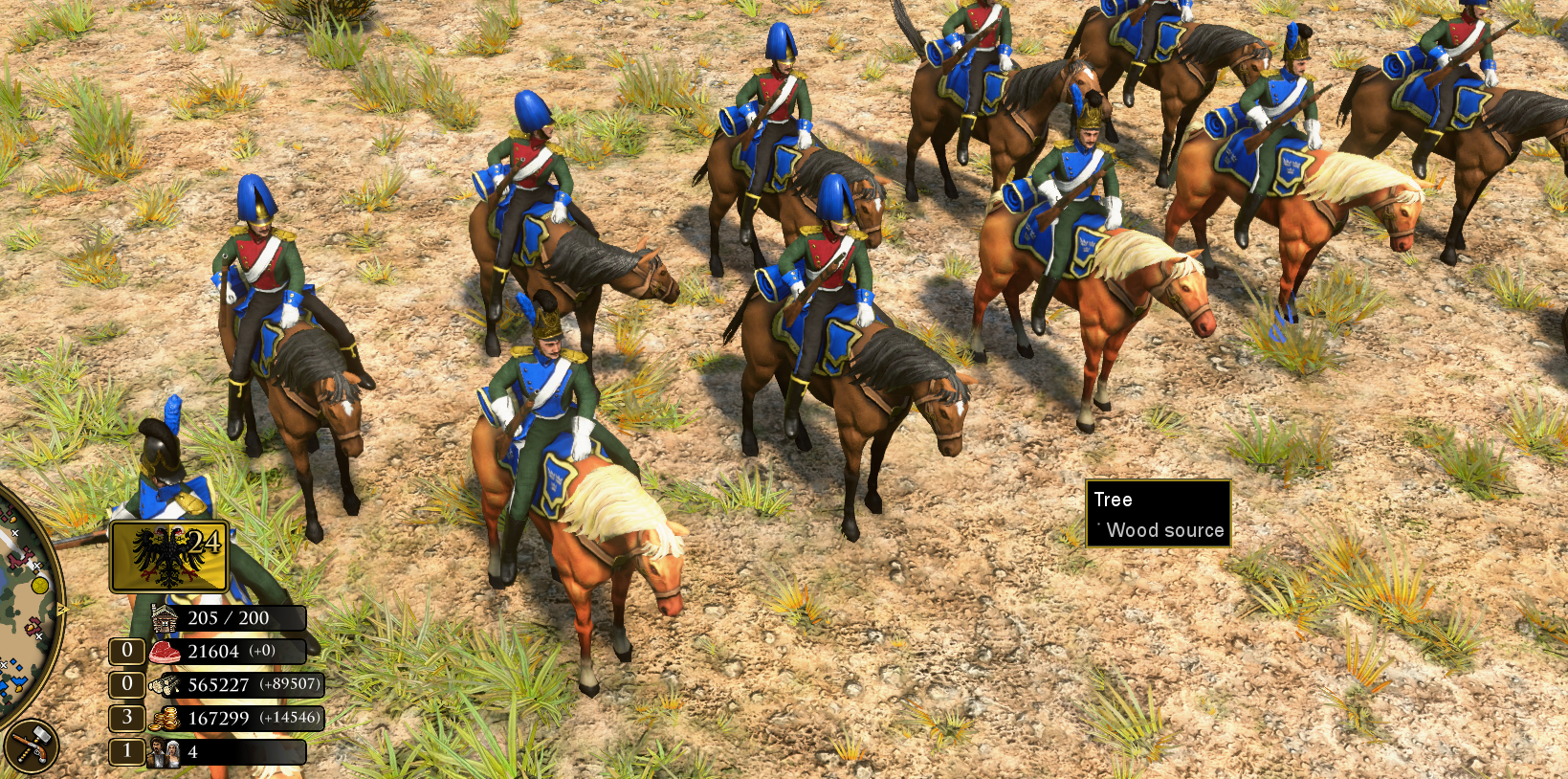1568x779 pixels.
Task: Click the settler portraits villager icon
Action: (164, 752)
